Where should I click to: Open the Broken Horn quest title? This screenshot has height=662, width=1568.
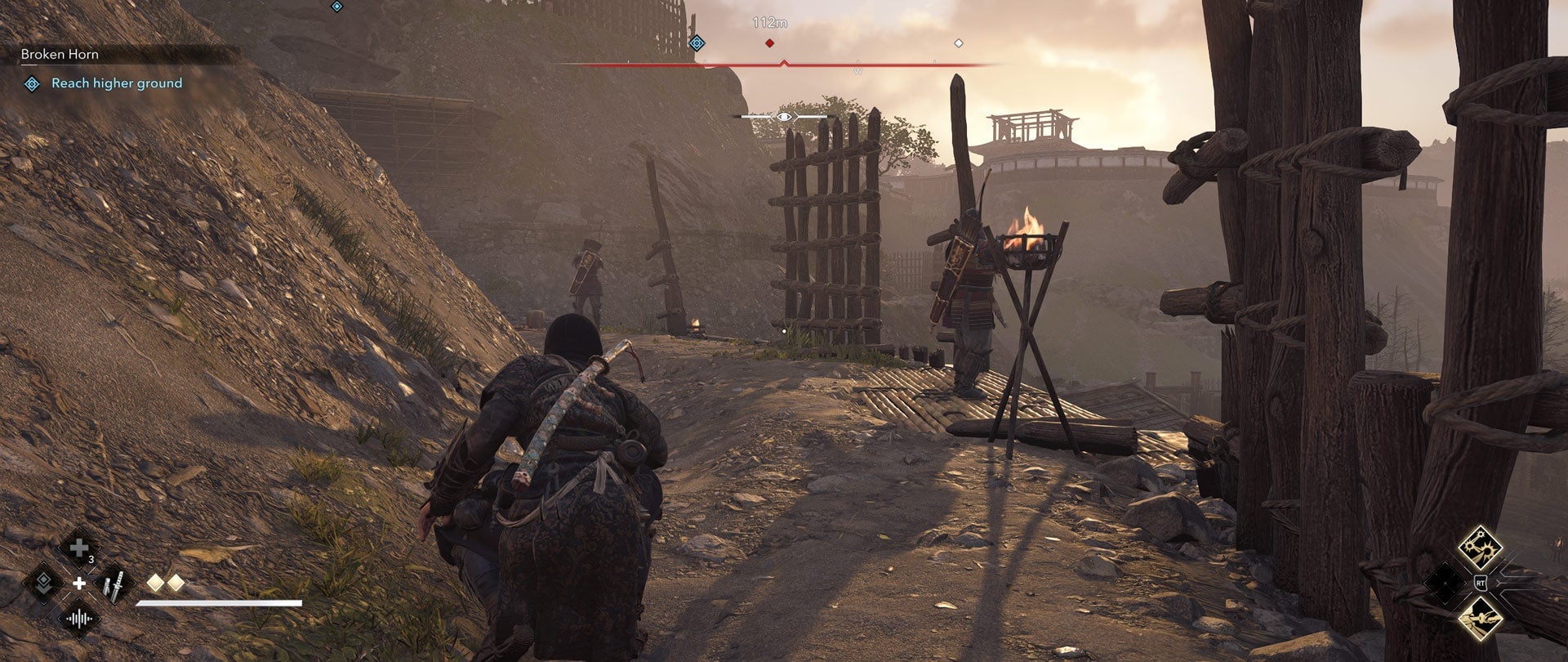click(60, 54)
